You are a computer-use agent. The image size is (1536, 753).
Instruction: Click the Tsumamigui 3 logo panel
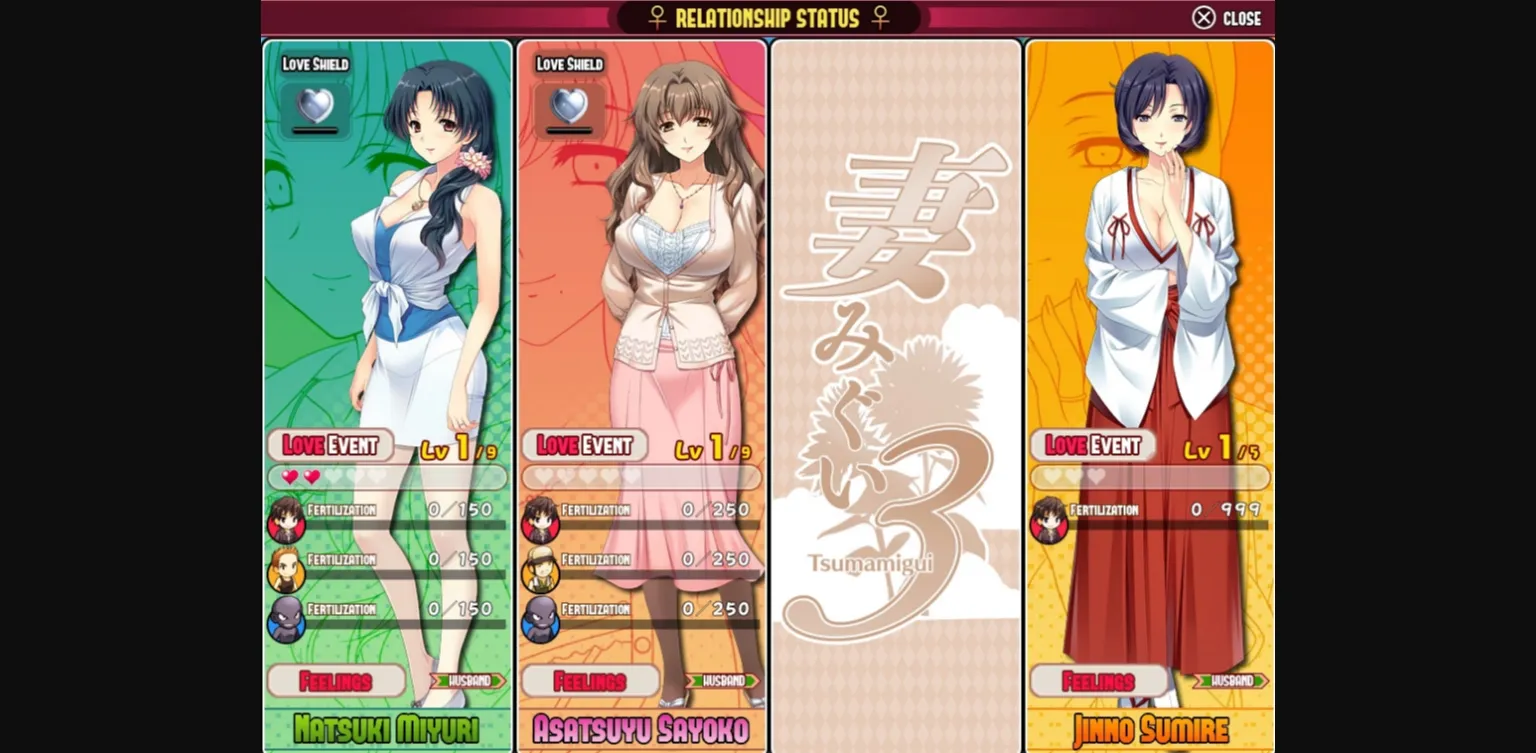(895, 390)
